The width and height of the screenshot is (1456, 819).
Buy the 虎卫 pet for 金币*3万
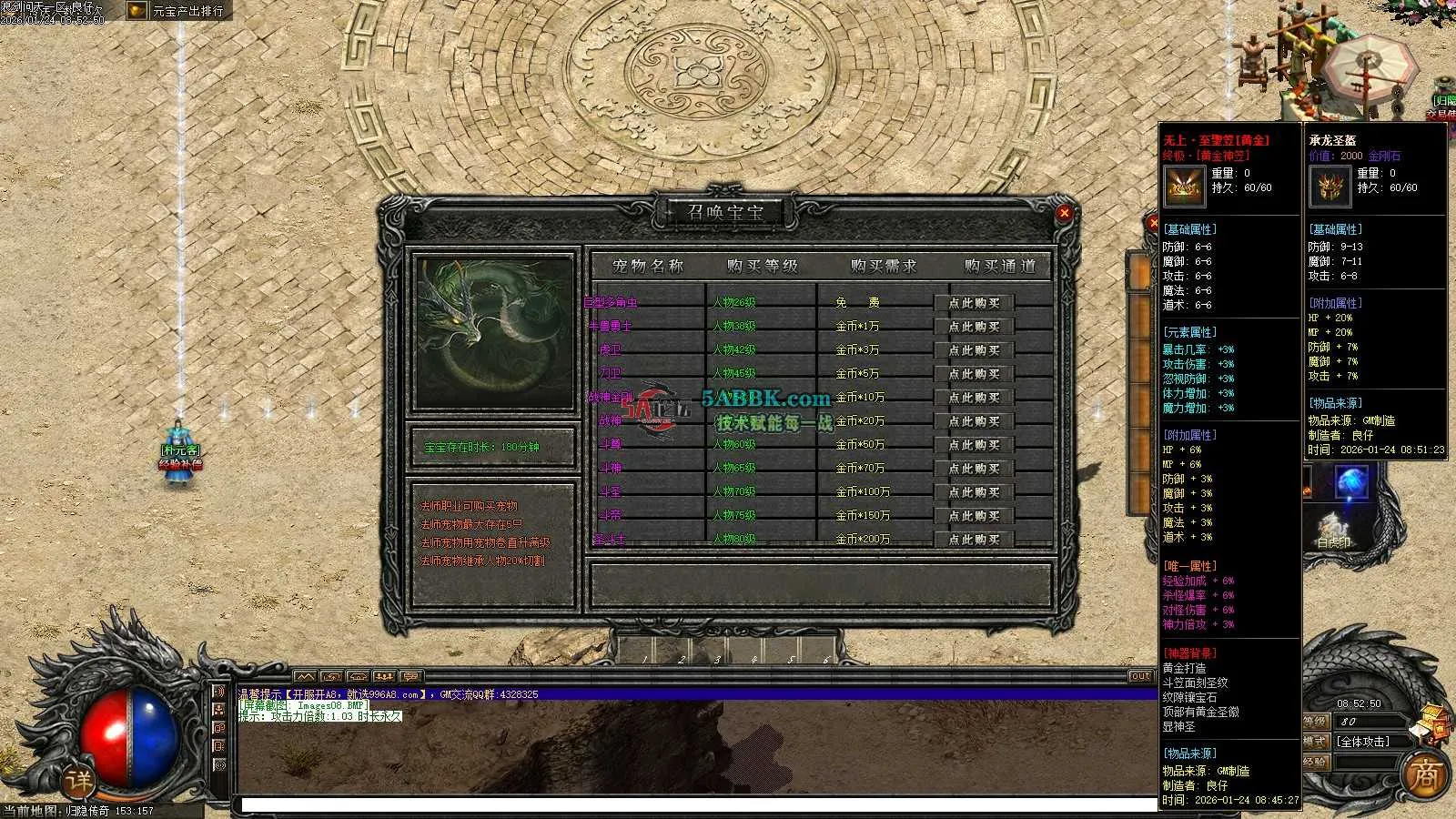click(x=974, y=350)
